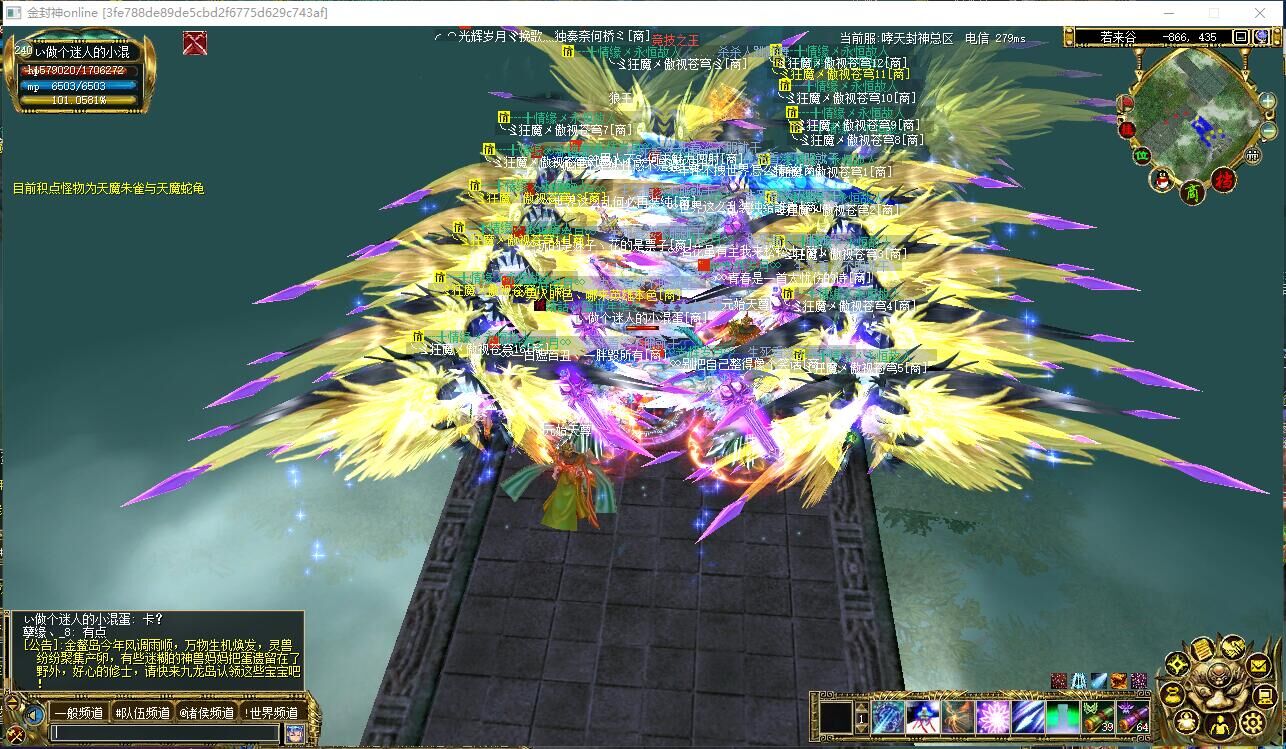
Task: Open the envelope mail button
Action: click(x=1260, y=663)
